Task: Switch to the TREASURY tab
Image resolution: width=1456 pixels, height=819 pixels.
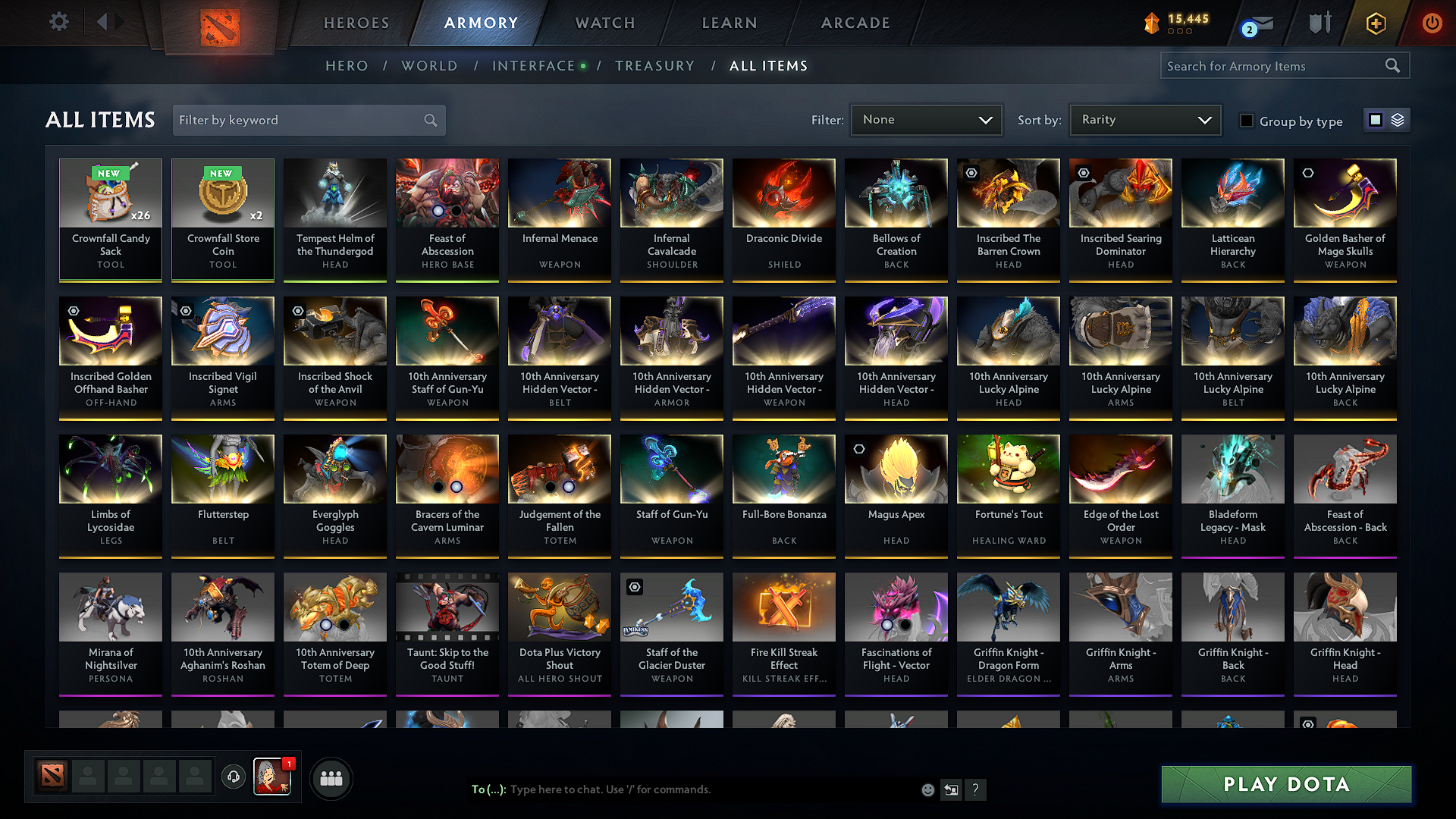Action: pyautogui.click(x=655, y=66)
